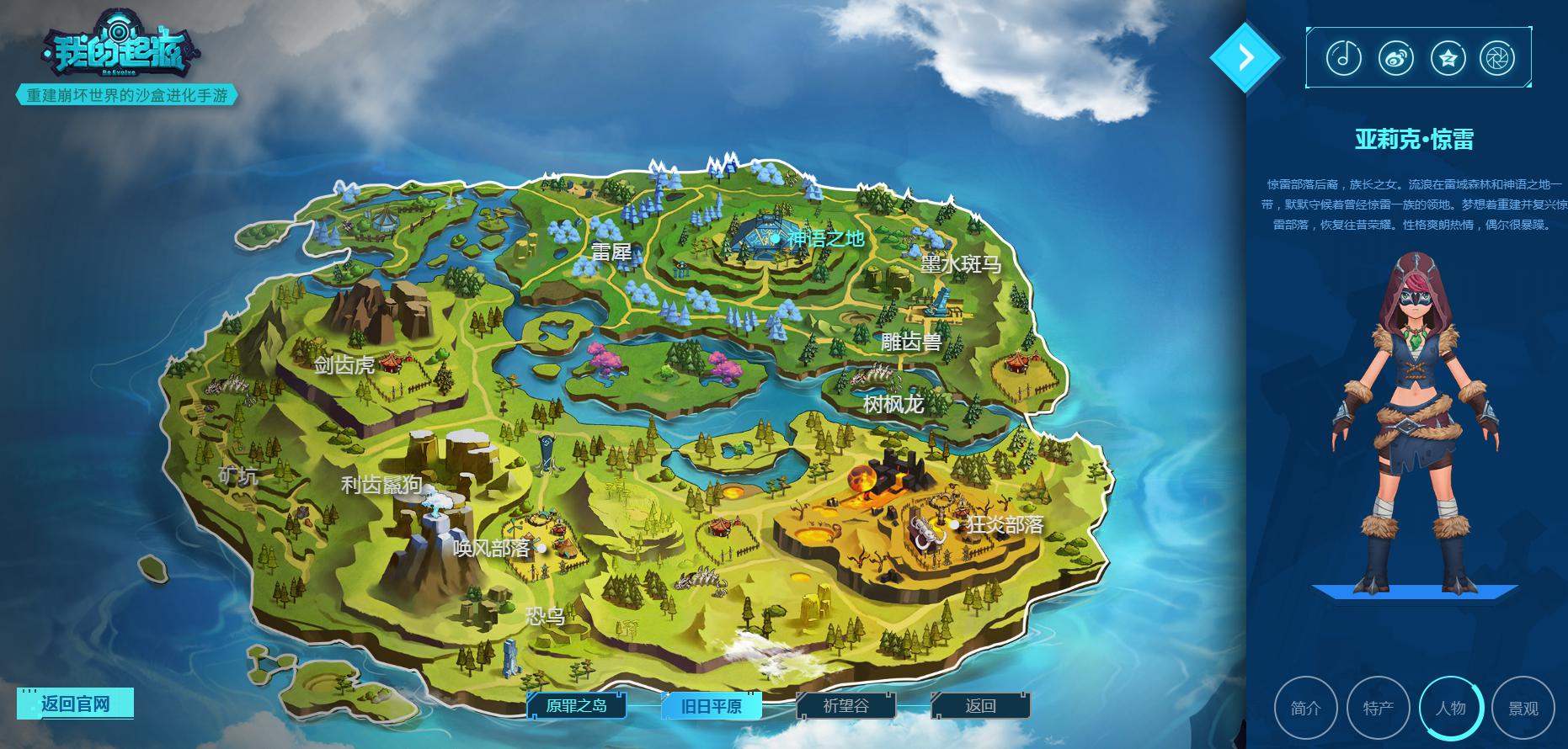1568x749 pixels.
Task: Open the 简介 section
Action: pos(1306,709)
